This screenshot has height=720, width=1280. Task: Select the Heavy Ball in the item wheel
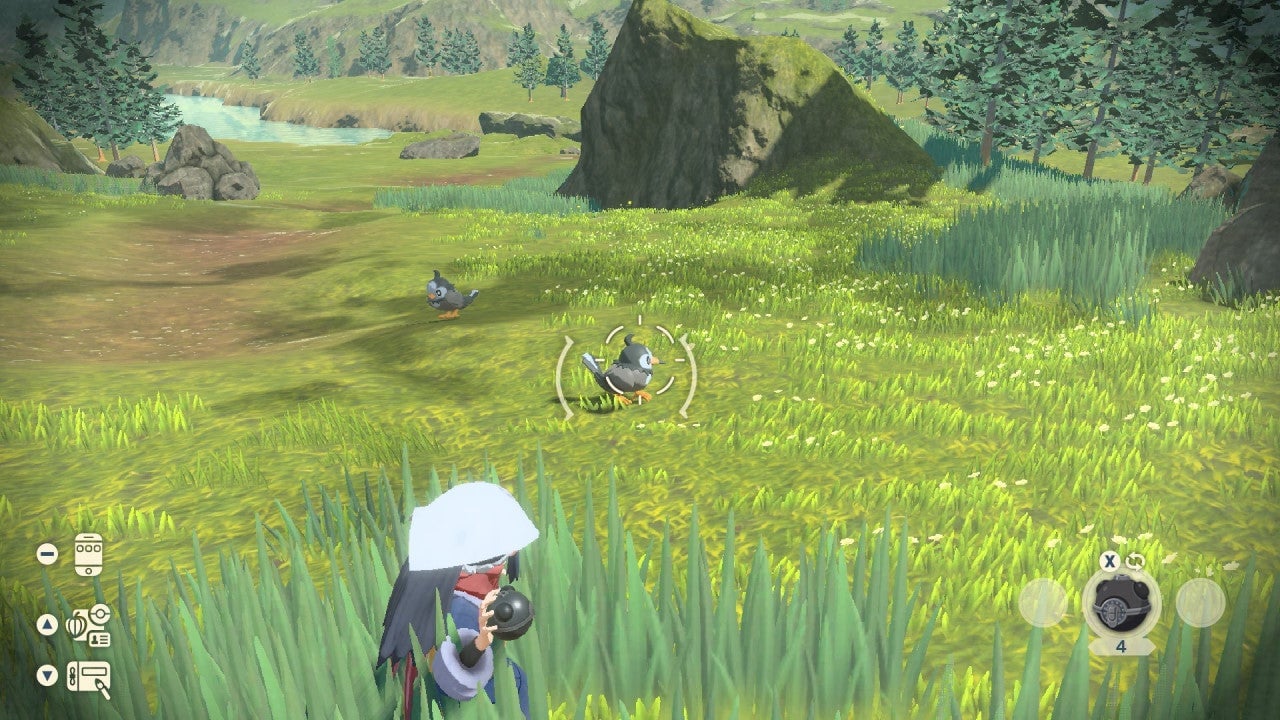(x=1120, y=602)
